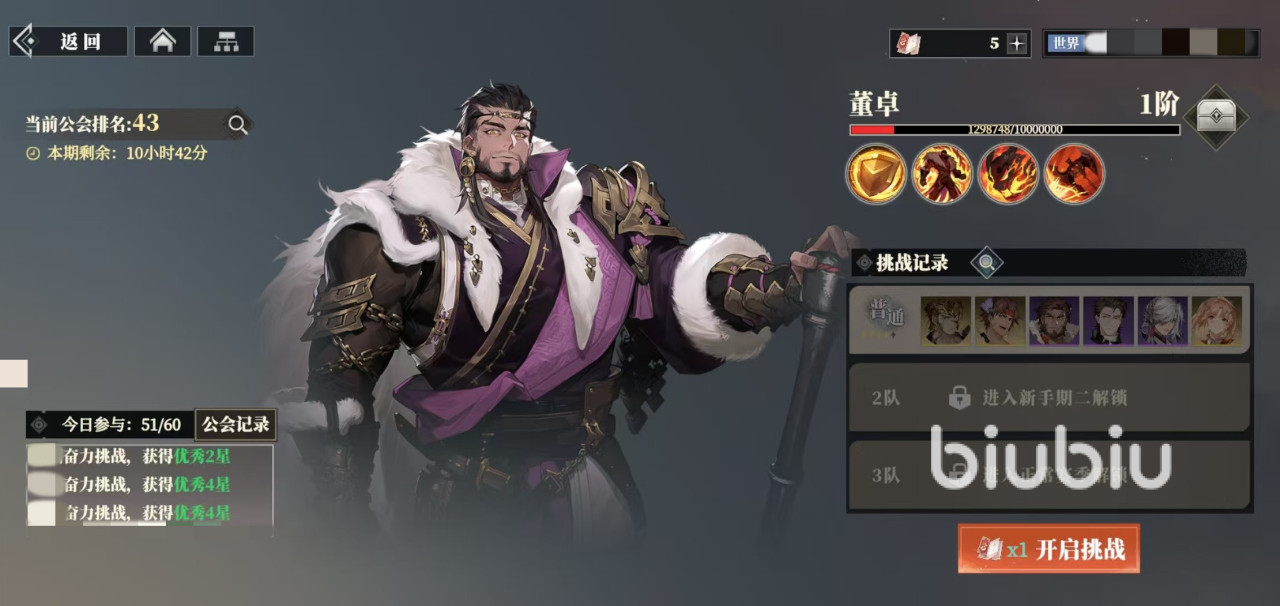
Task: View guild ranking details with the magnifier
Action: coord(238,124)
